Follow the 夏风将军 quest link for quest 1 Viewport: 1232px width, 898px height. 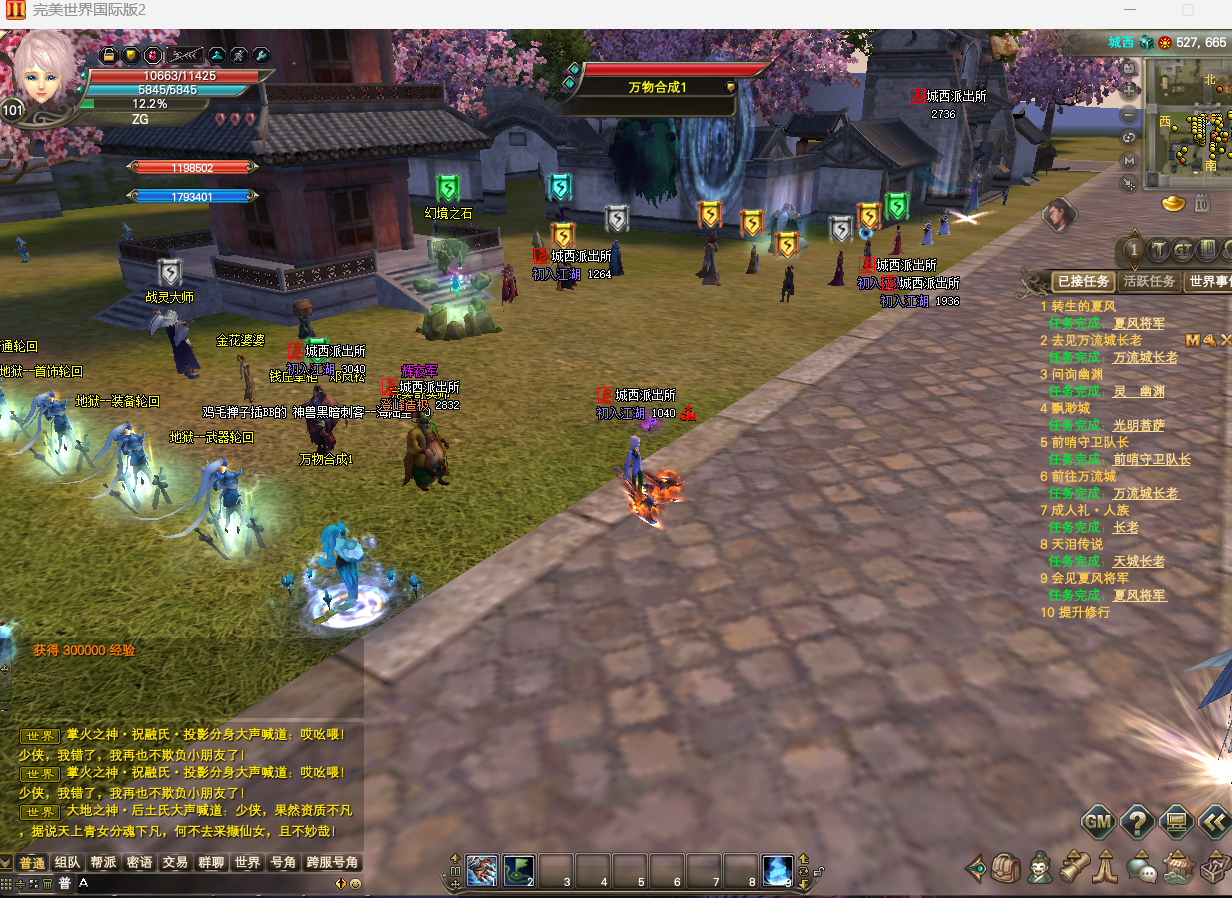pyautogui.click(x=1139, y=324)
